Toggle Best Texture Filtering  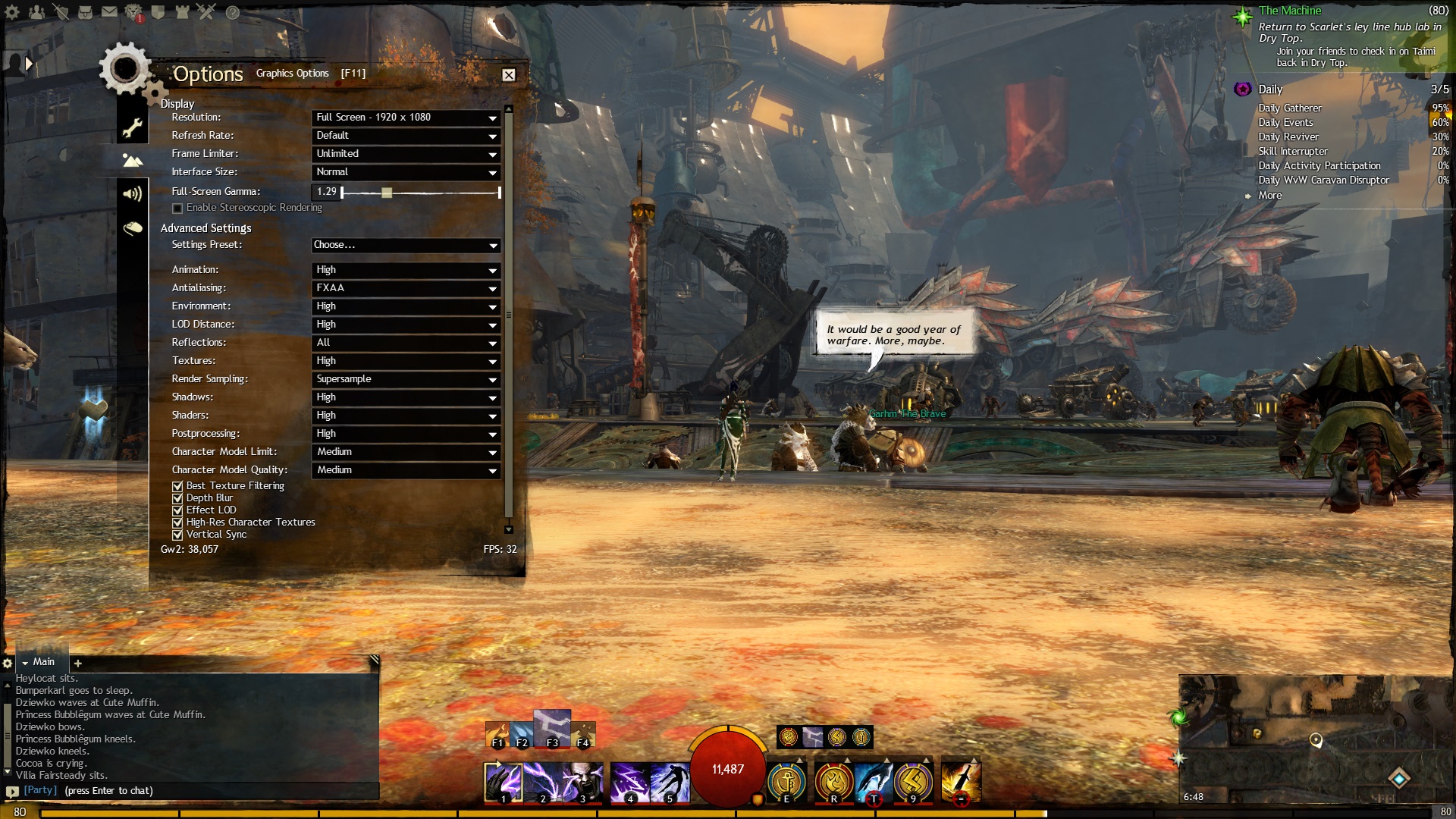[x=177, y=486]
